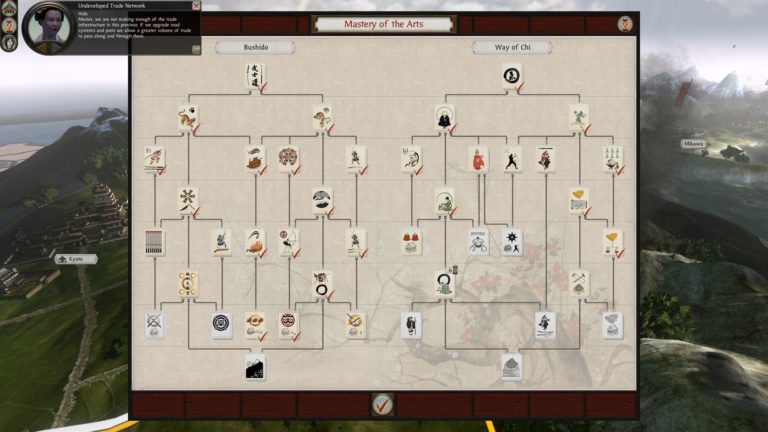The width and height of the screenshot is (768, 432).
Task: Select the shuriken star art
Action: [512, 241]
